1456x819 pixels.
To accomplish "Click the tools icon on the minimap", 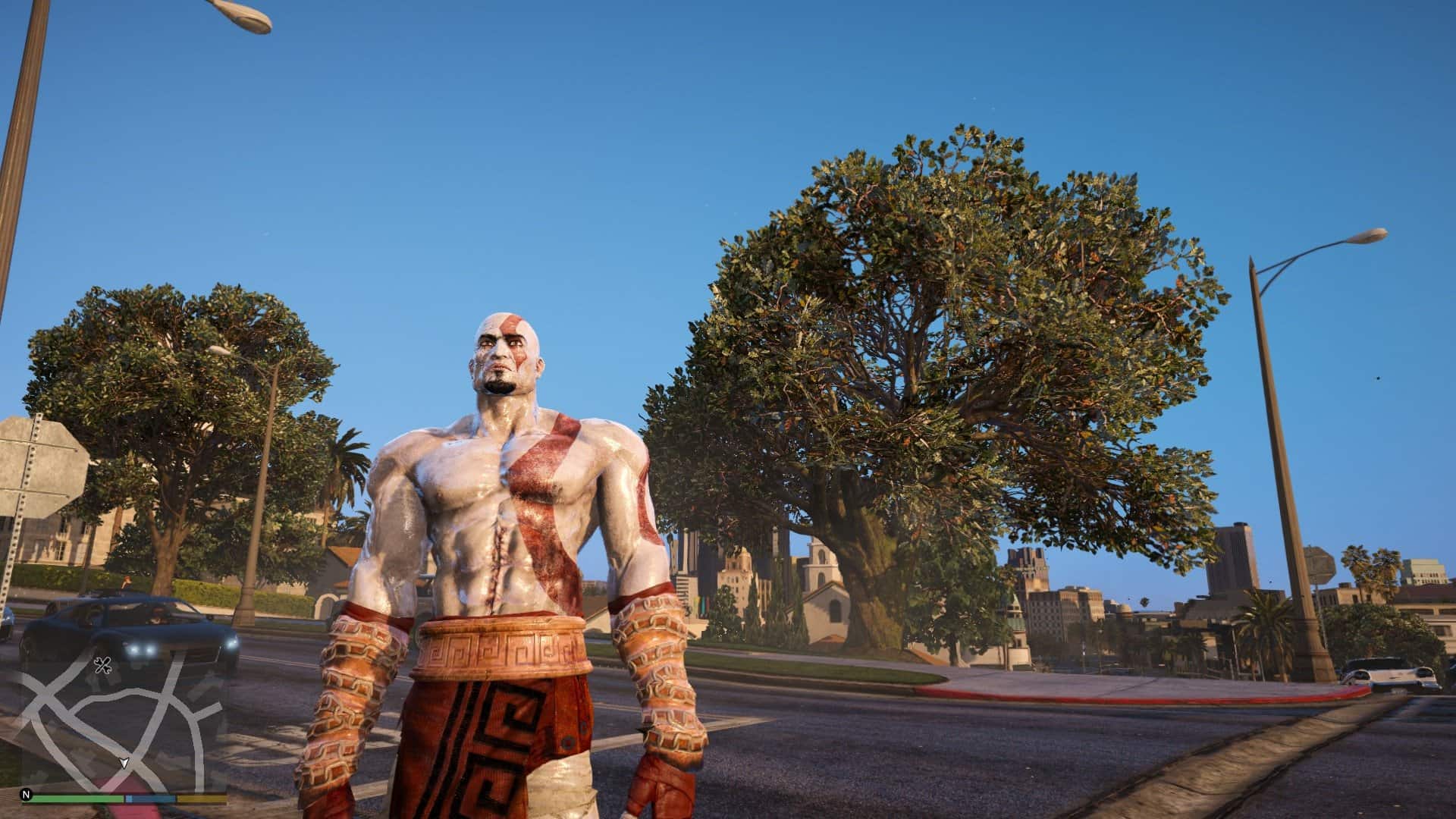I will (x=103, y=665).
